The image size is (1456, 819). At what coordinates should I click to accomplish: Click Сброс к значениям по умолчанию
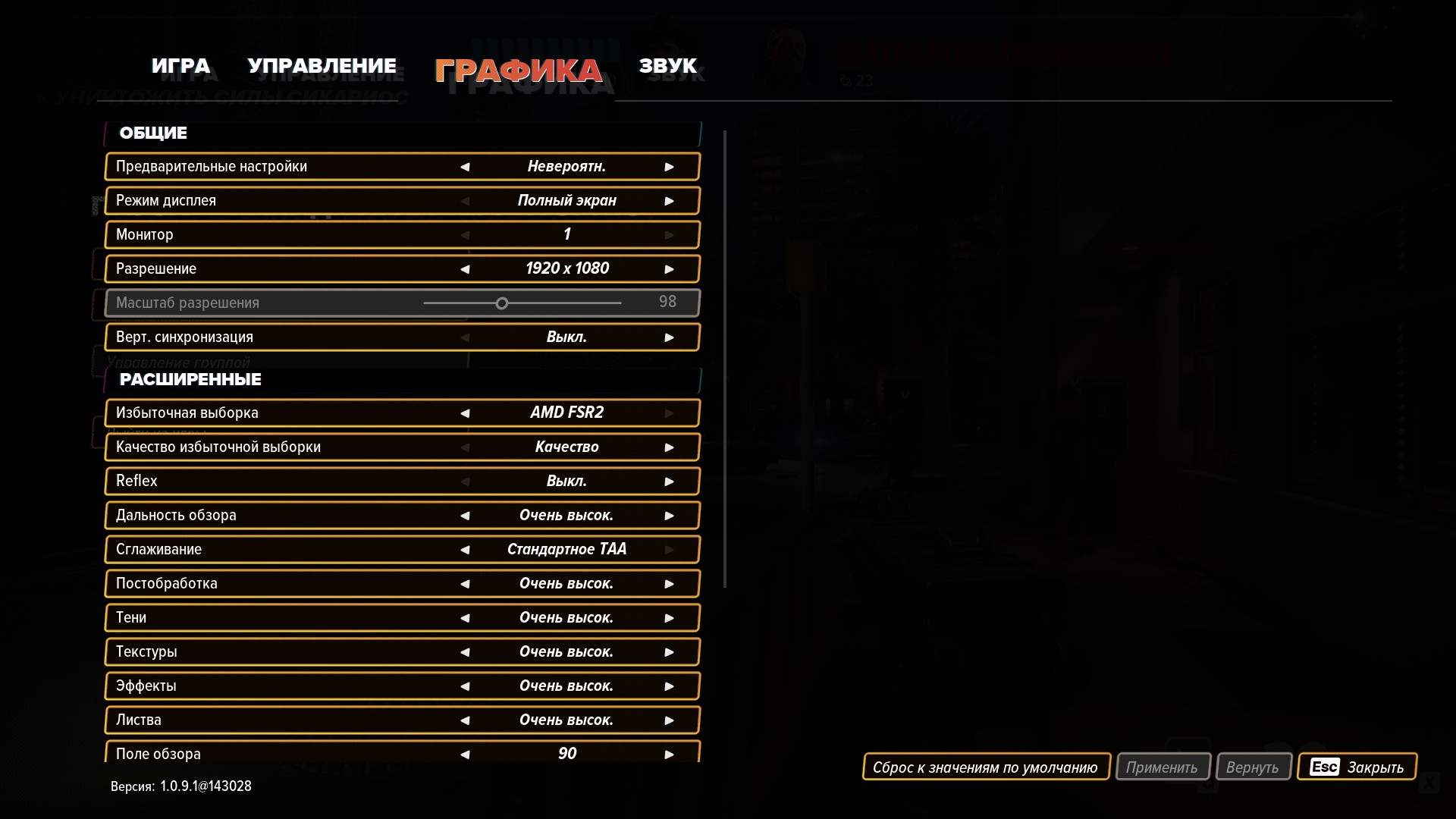[985, 767]
